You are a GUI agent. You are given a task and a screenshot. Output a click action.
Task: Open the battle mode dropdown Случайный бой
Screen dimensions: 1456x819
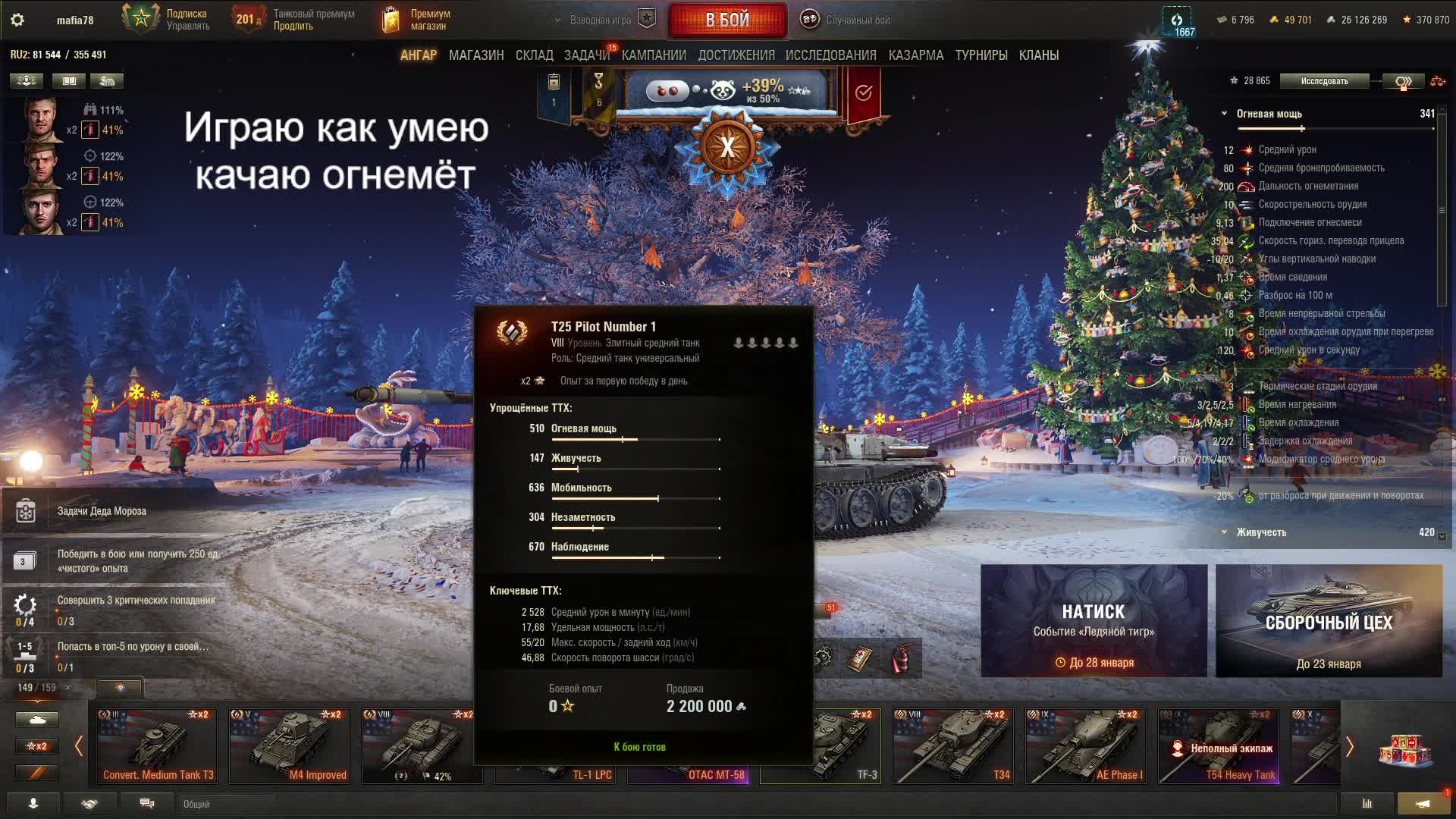(x=857, y=20)
